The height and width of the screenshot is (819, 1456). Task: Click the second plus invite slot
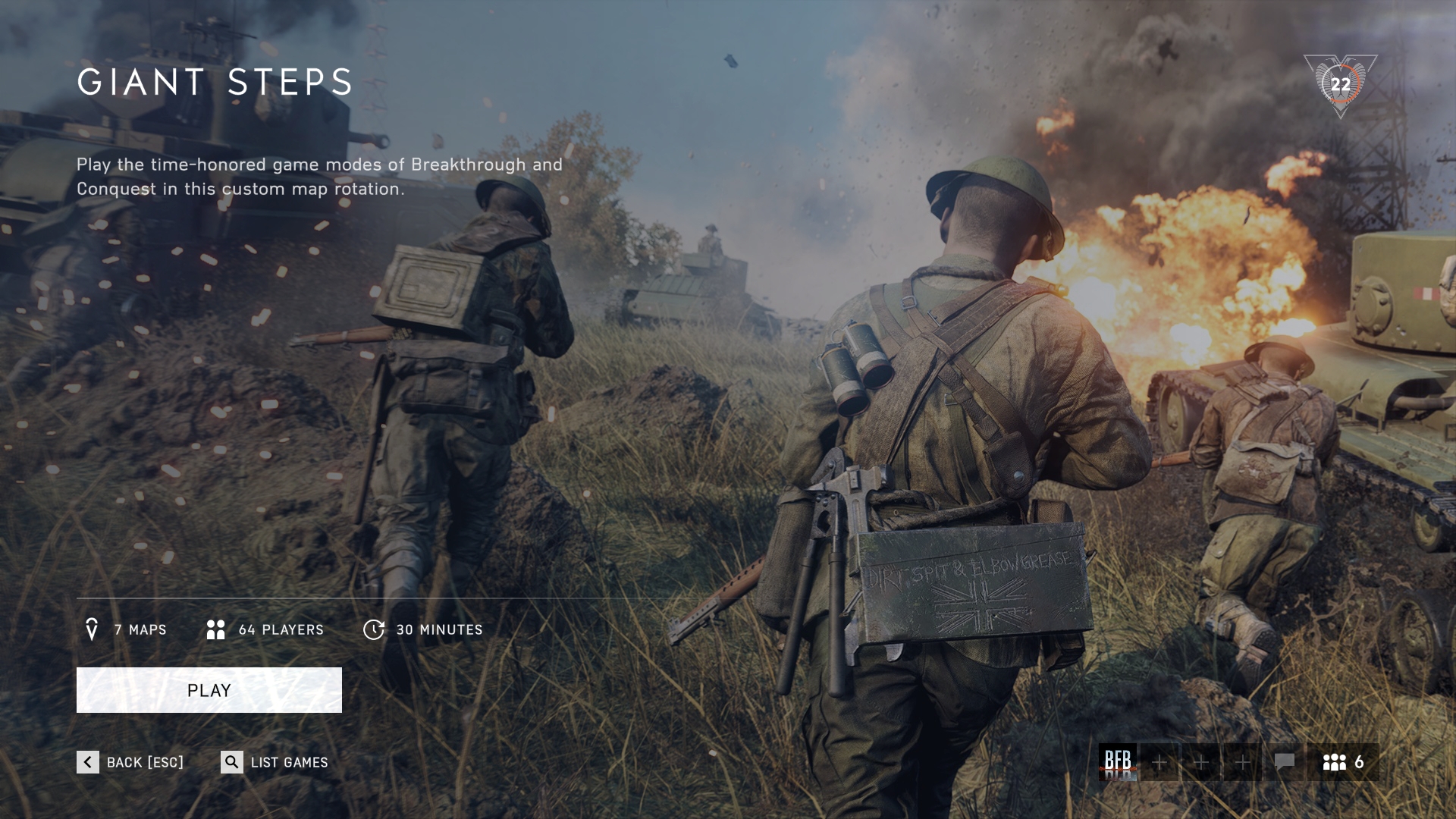pyautogui.click(x=1200, y=762)
